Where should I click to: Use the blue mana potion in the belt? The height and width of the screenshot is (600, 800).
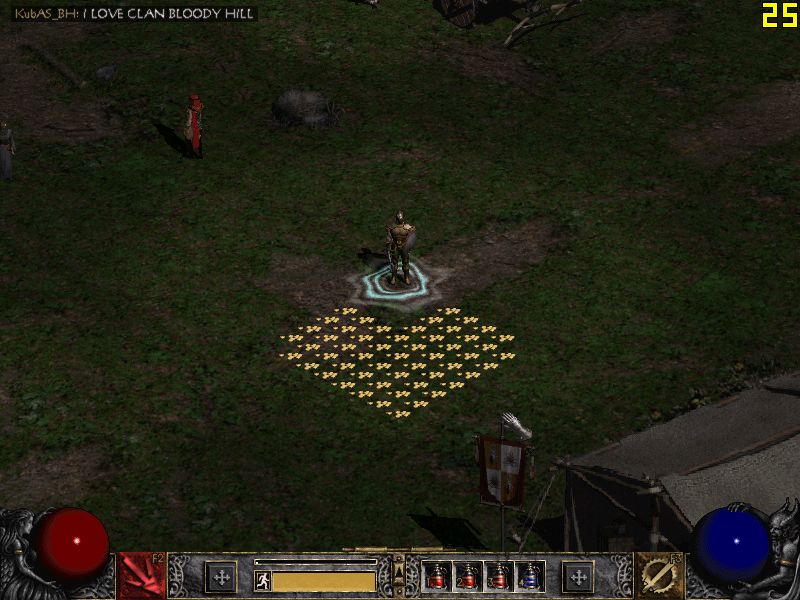(x=530, y=577)
